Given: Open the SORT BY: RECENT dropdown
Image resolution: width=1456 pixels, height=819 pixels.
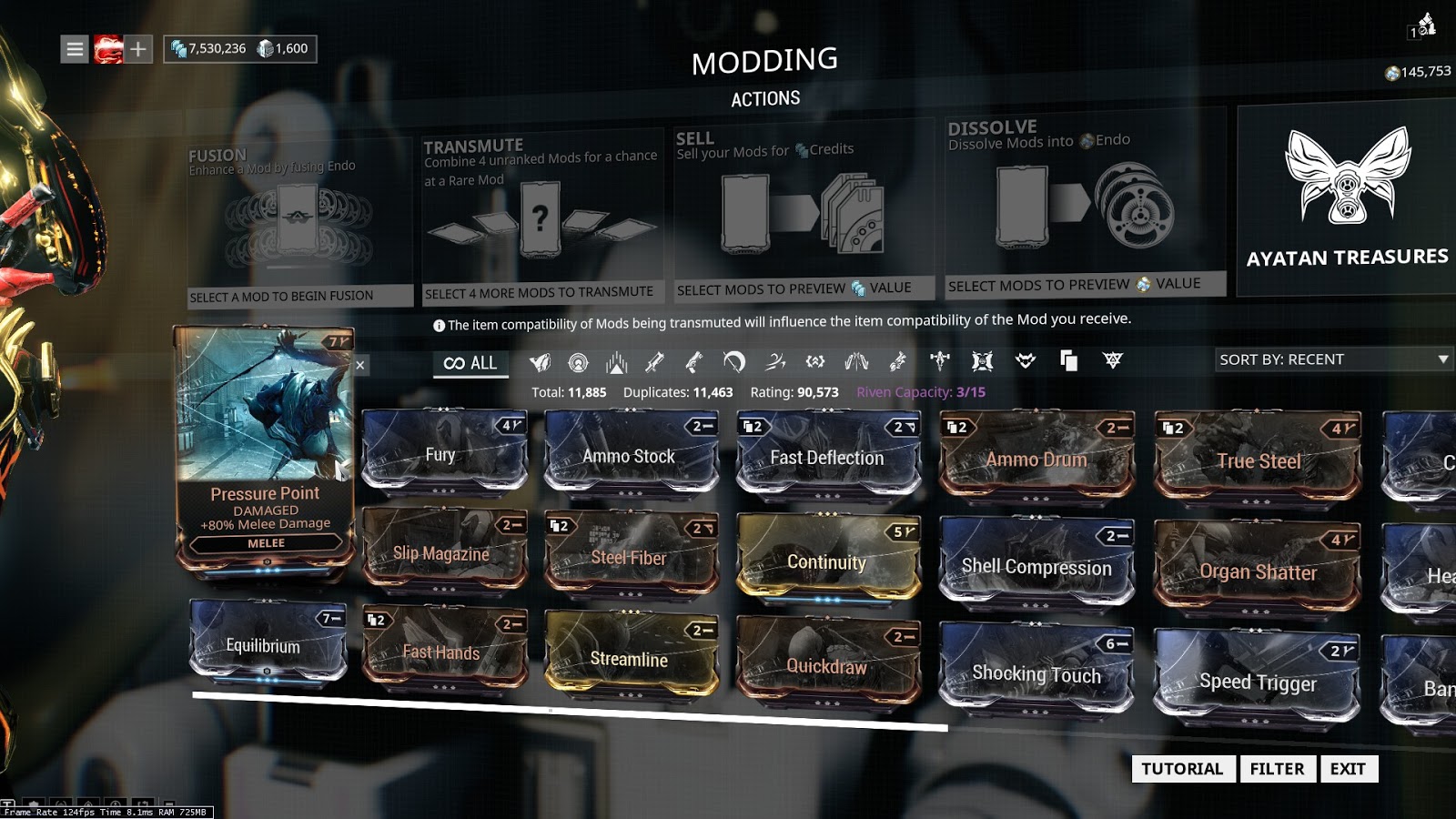Looking at the screenshot, I should coord(1331,359).
